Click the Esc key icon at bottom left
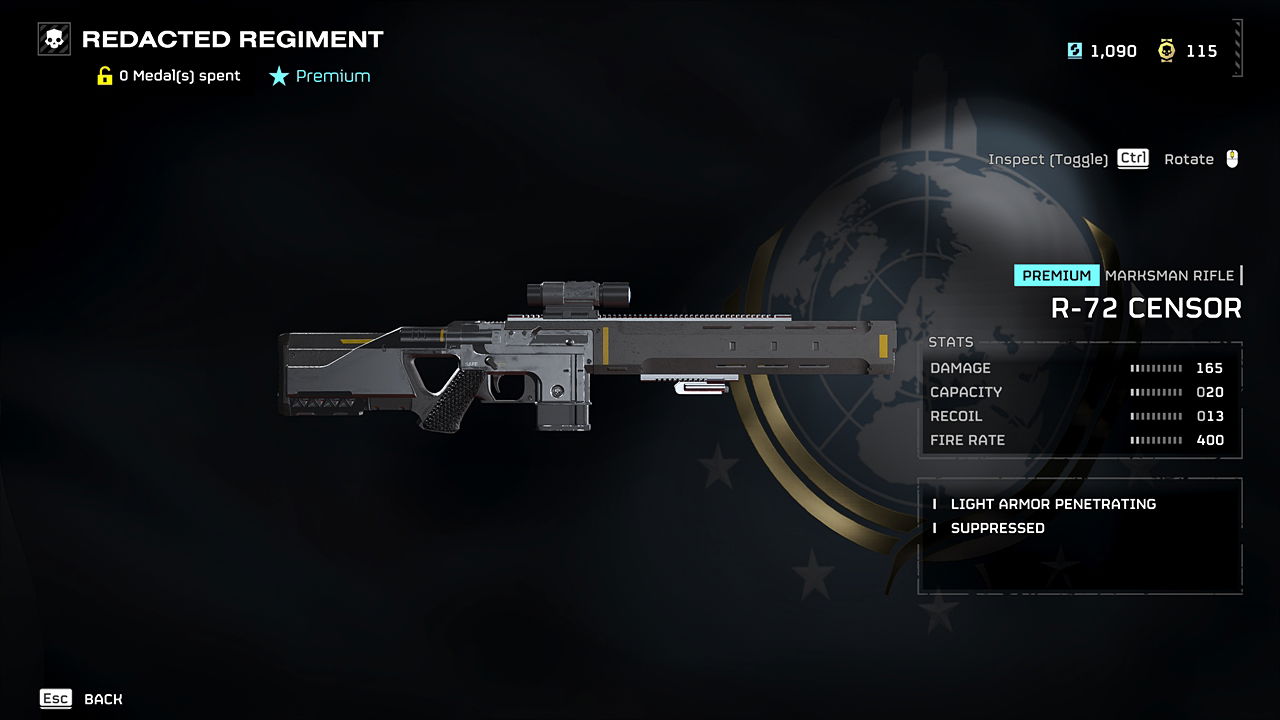Image resolution: width=1280 pixels, height=720 pixels. (55, 698)
